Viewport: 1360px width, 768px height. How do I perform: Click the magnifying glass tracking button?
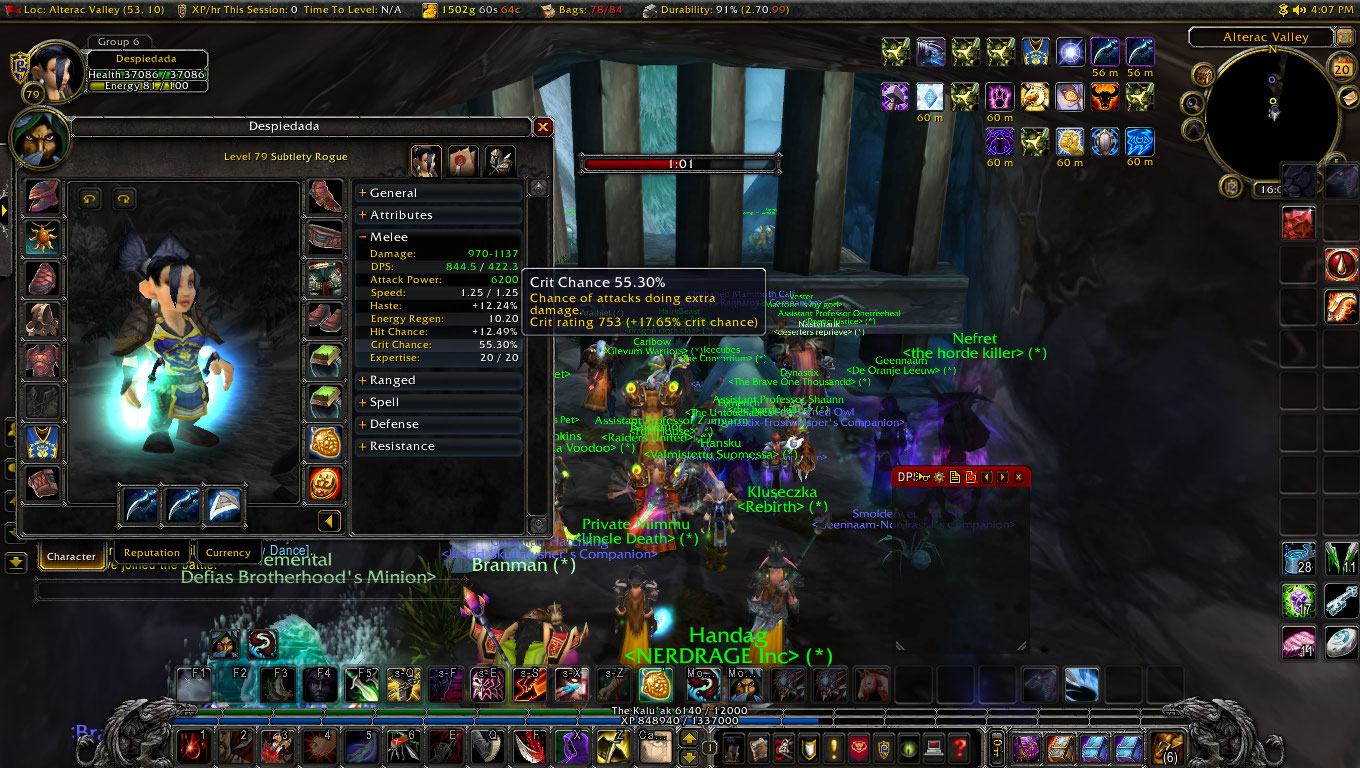(x=1193, y=103)
